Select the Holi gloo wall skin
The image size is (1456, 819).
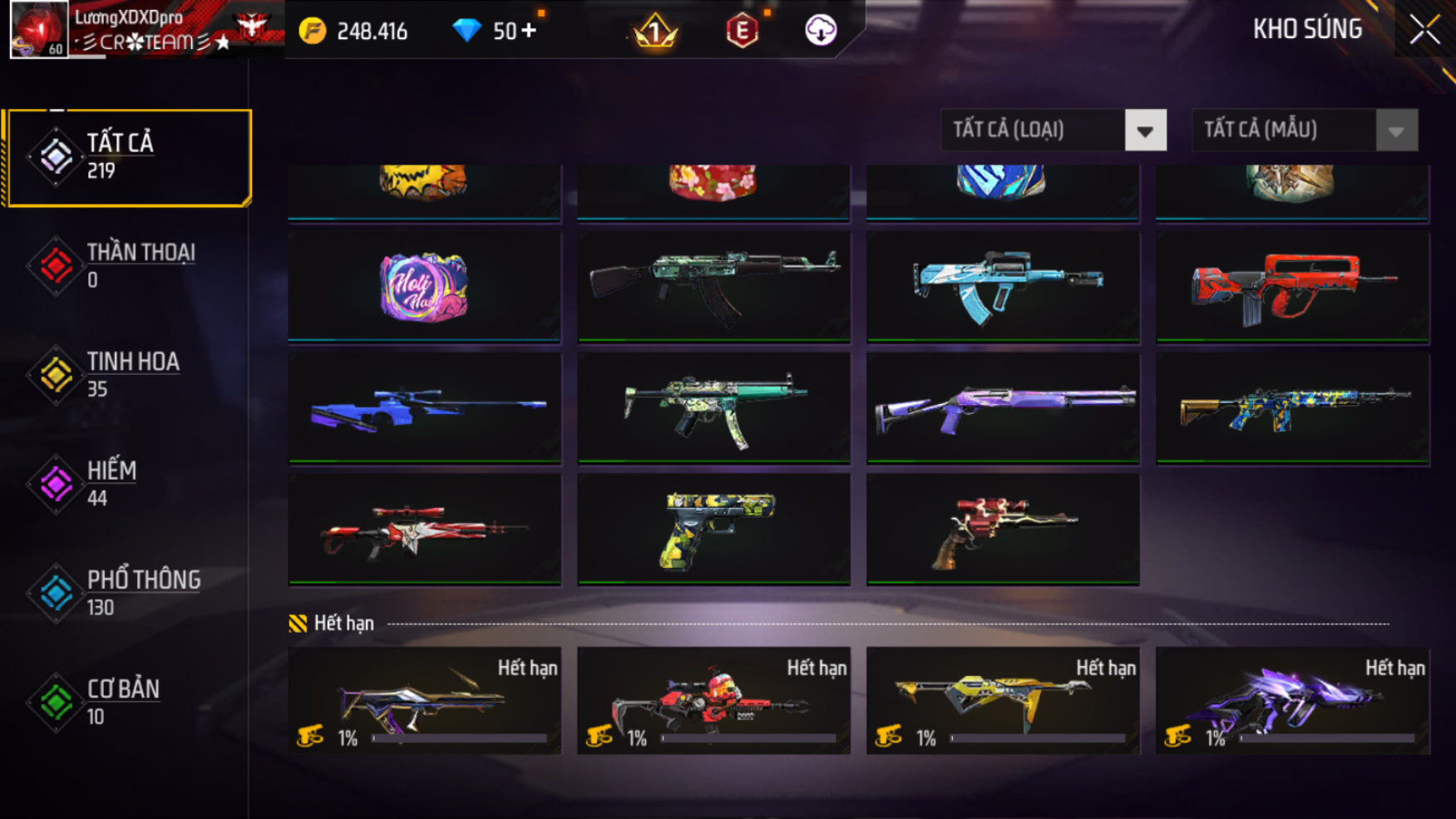(424, 287)
